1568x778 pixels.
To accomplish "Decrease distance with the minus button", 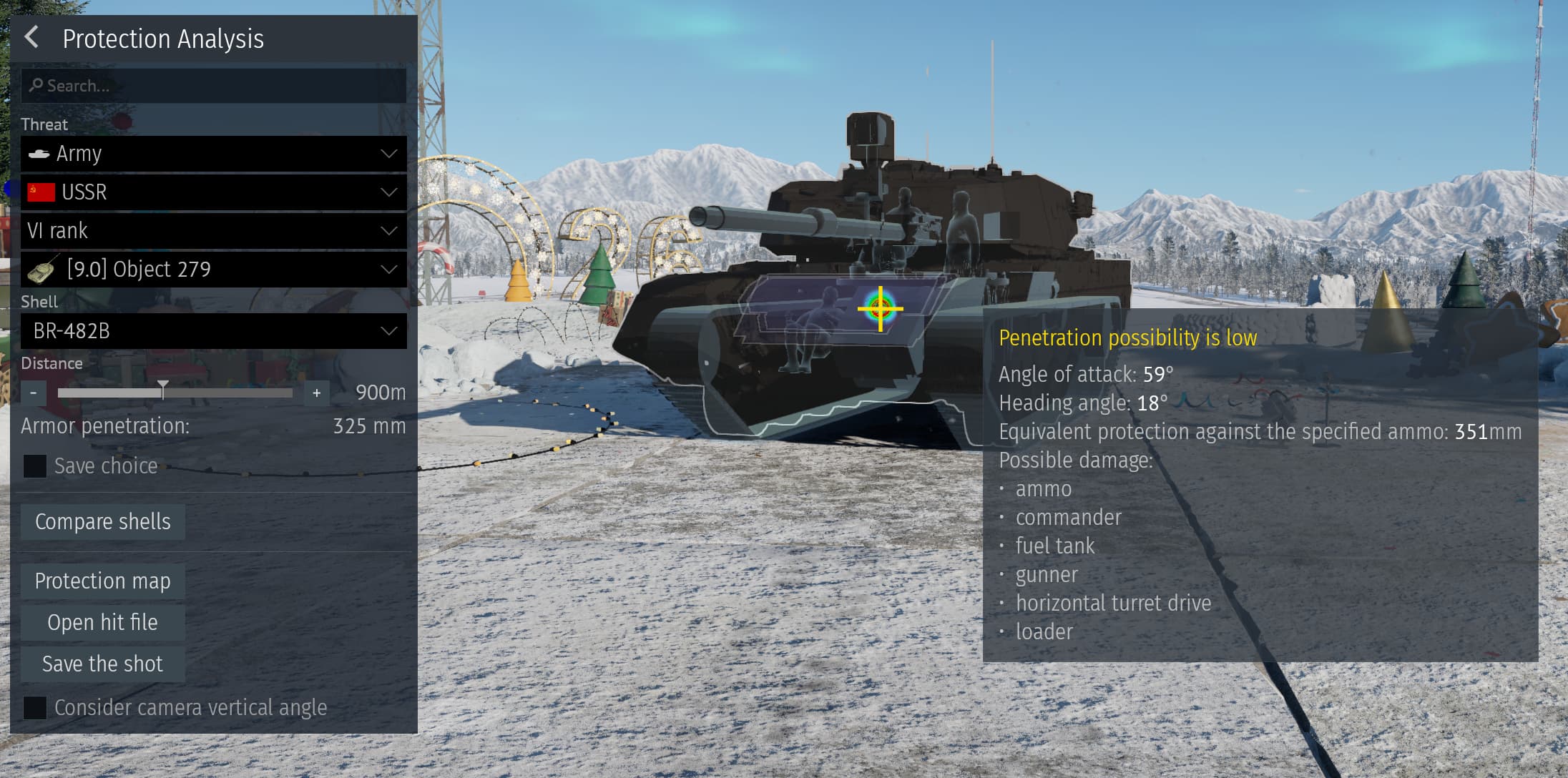I will tap(33, 393).
